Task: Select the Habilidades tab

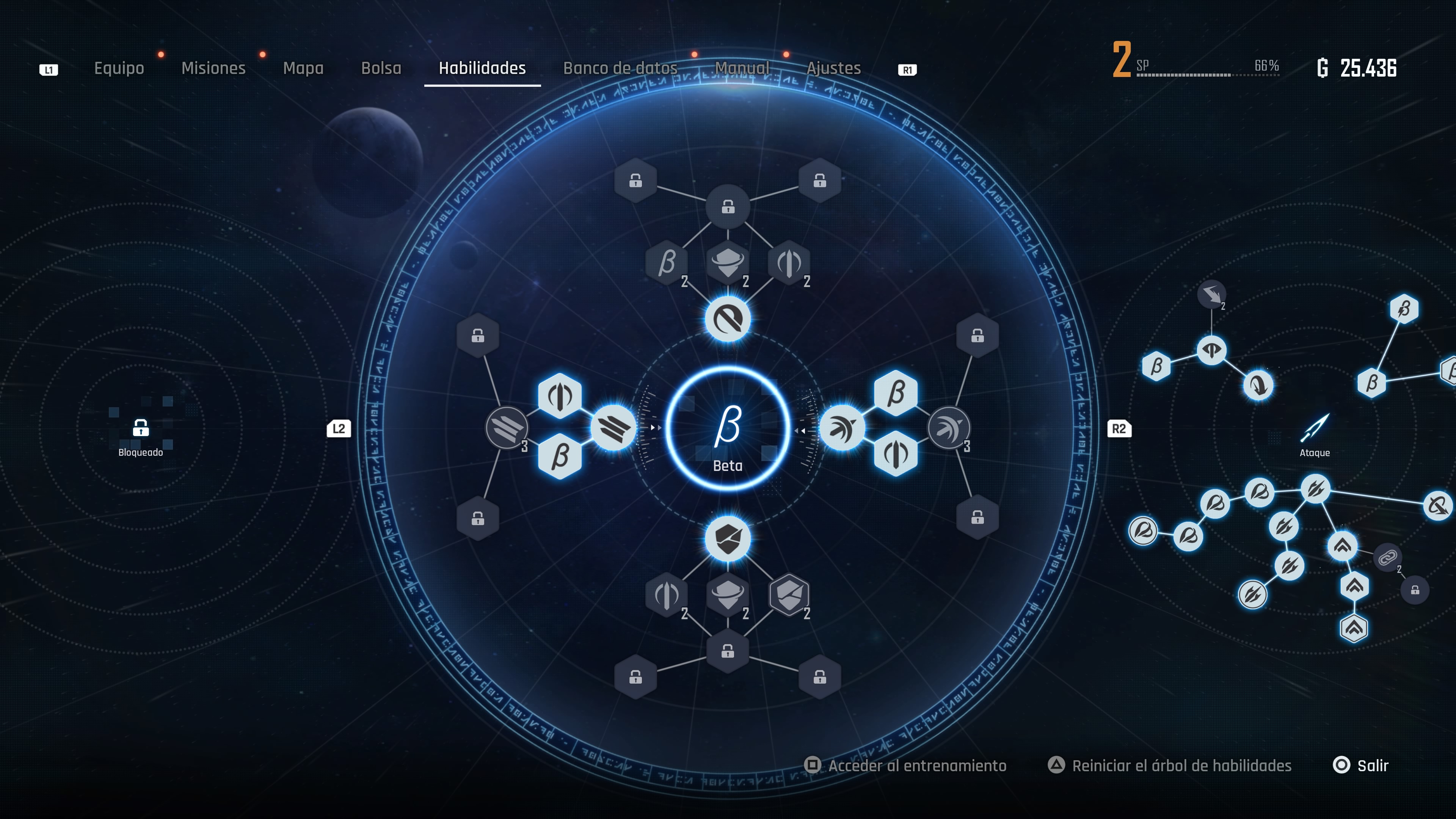Action: 482,68
